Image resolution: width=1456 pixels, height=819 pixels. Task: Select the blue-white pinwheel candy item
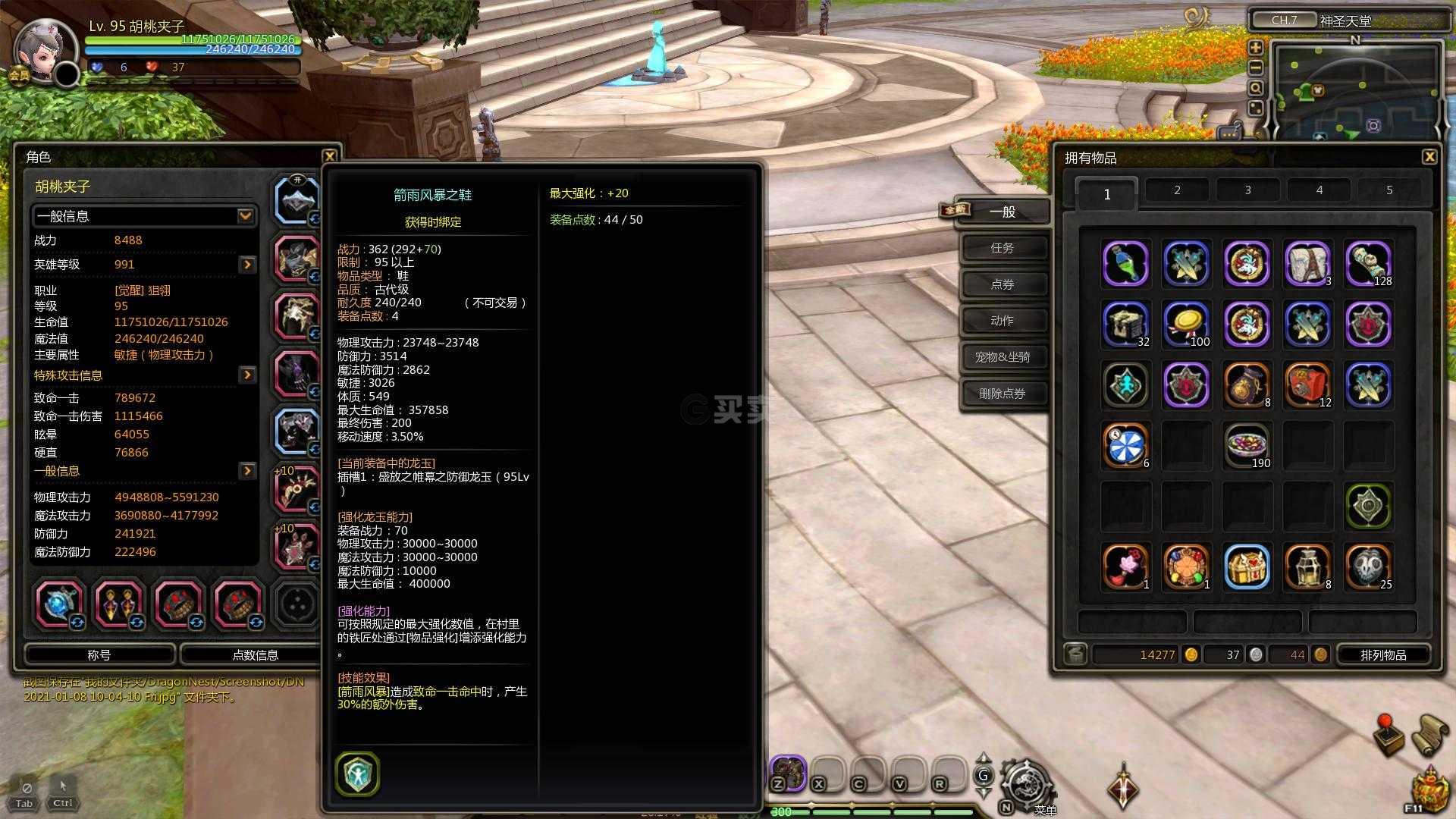[x=1125, y=446]
